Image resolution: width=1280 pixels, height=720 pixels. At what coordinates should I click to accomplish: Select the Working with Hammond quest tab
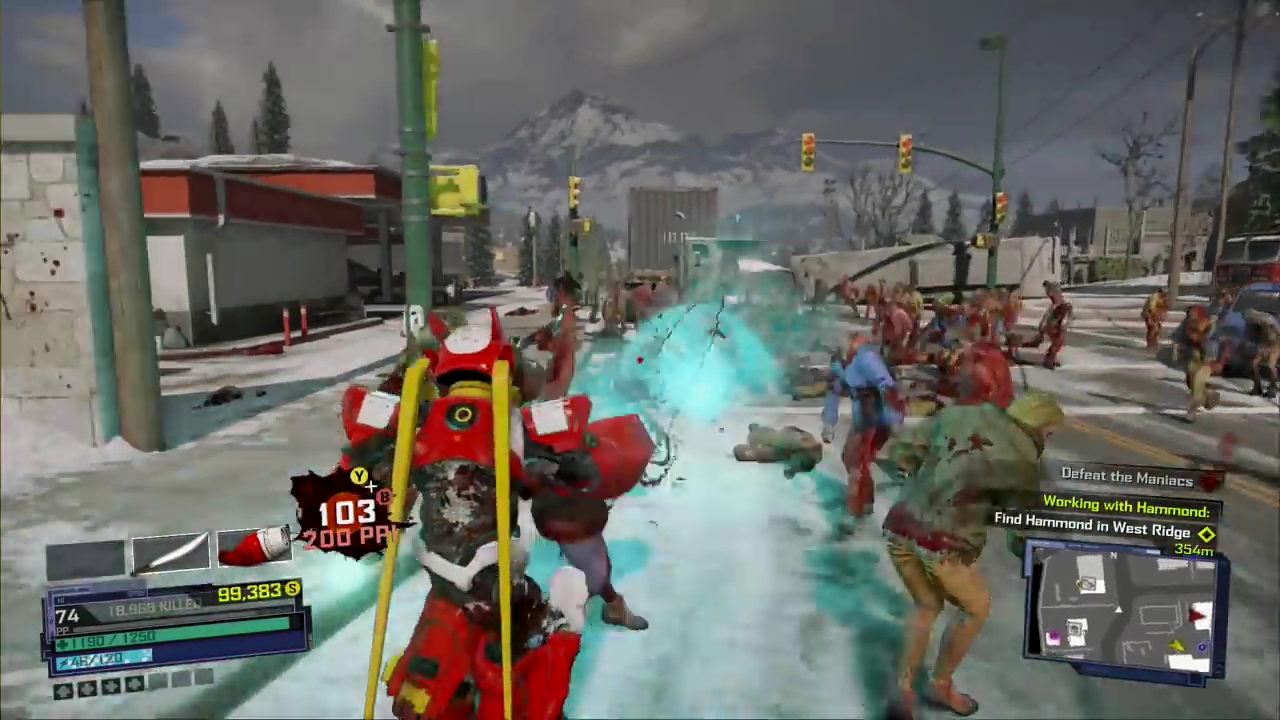(x=1127, y=507)
